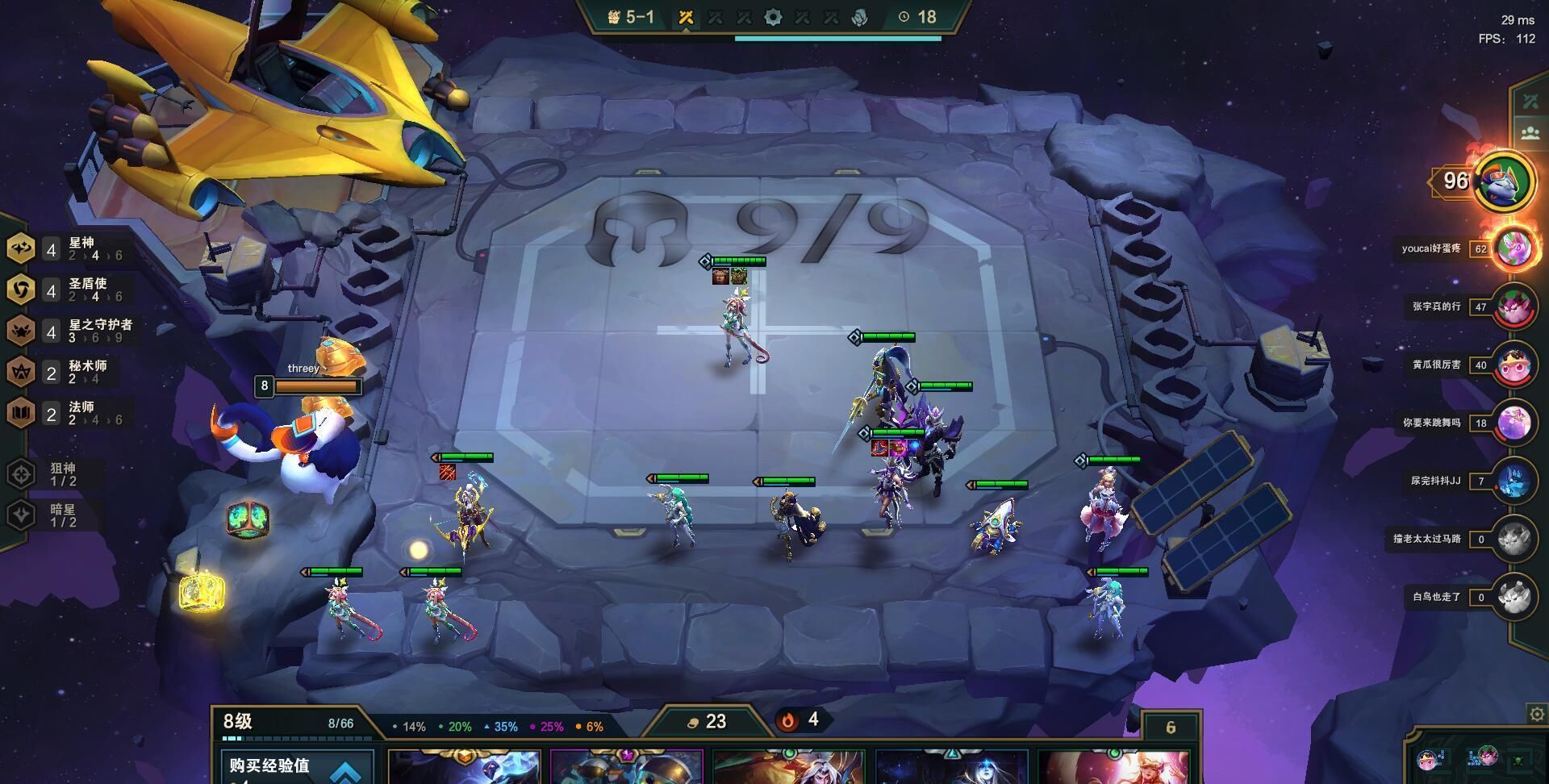Buy the gold-framed first shop champion card

pyautogui.click(x=464, y=768)
